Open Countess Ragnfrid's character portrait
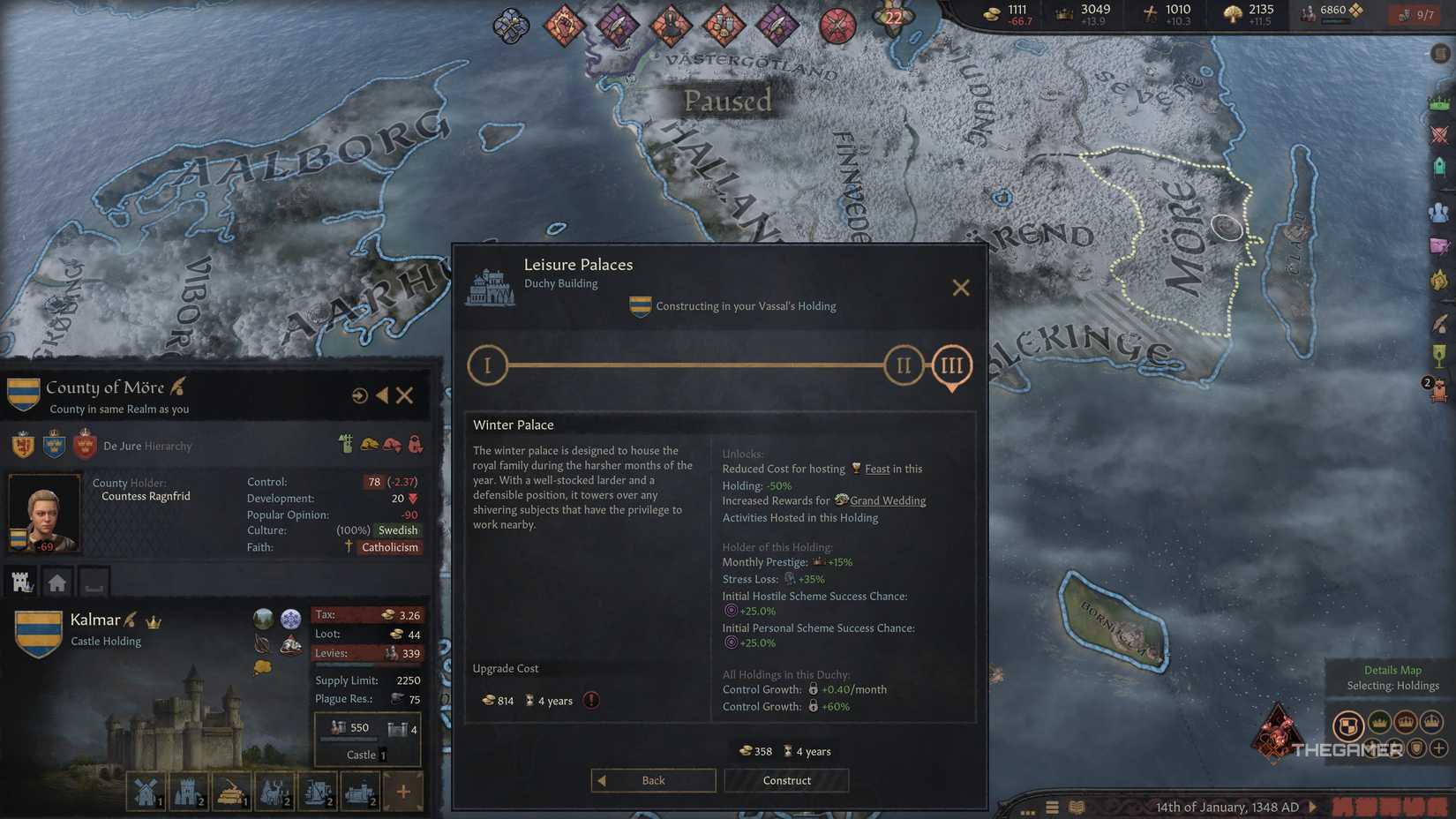Viewport: 1456px width, 819px height. pyautogui.click(x=44, y=512)
